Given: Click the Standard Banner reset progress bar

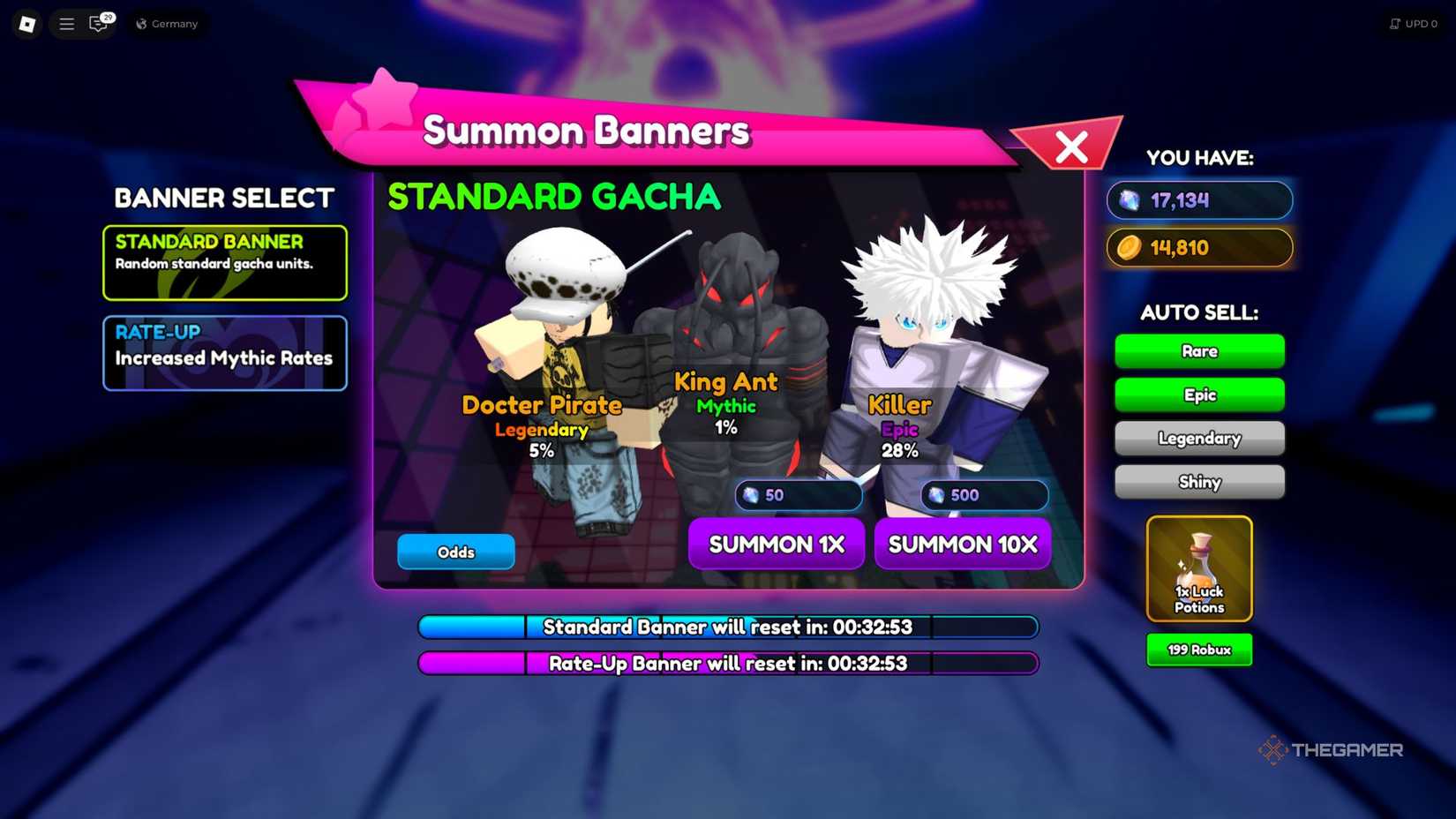Looking at the screenshot, I should [x=727, y=627].
